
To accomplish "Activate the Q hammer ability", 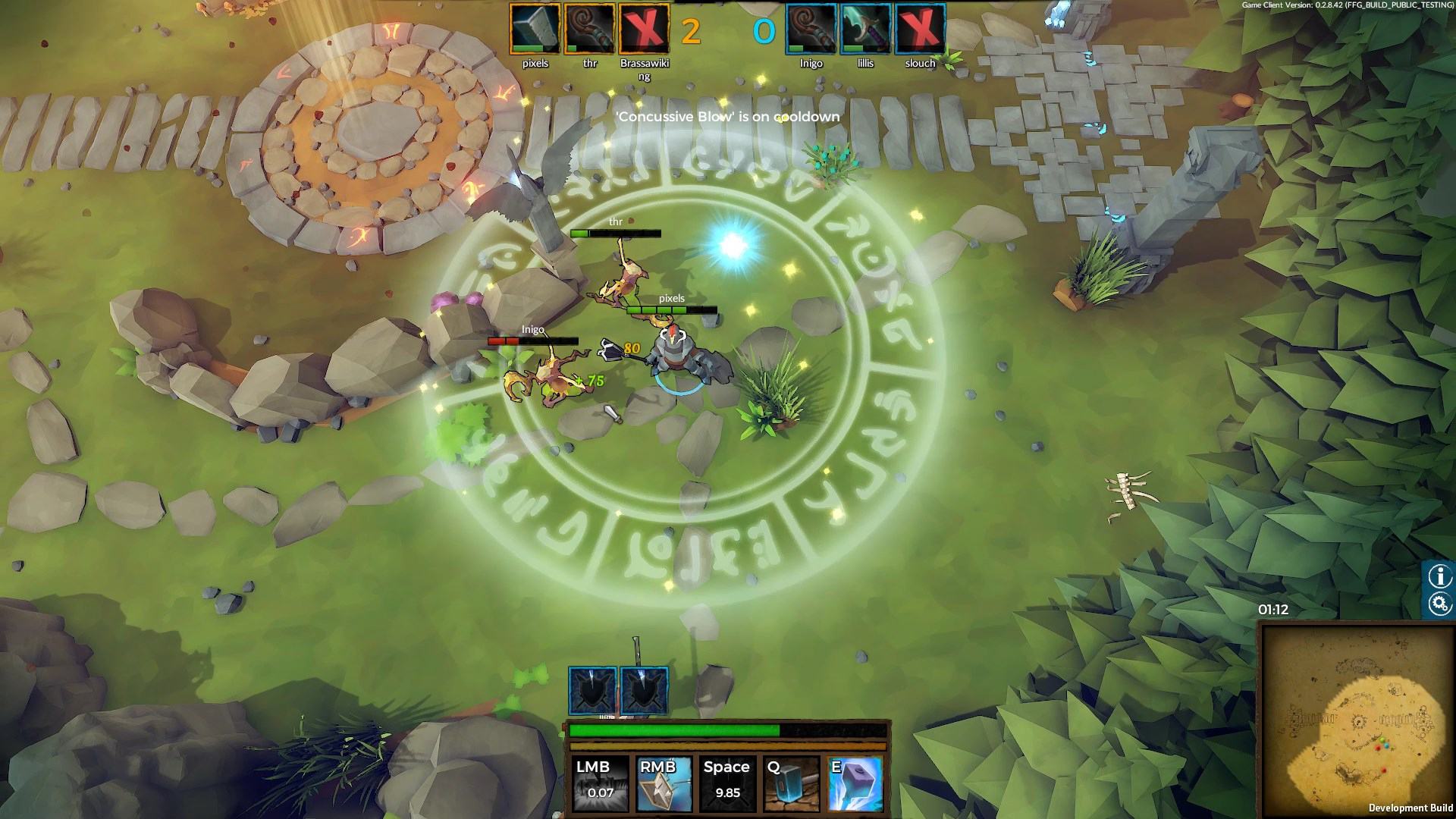I will 791,783.
